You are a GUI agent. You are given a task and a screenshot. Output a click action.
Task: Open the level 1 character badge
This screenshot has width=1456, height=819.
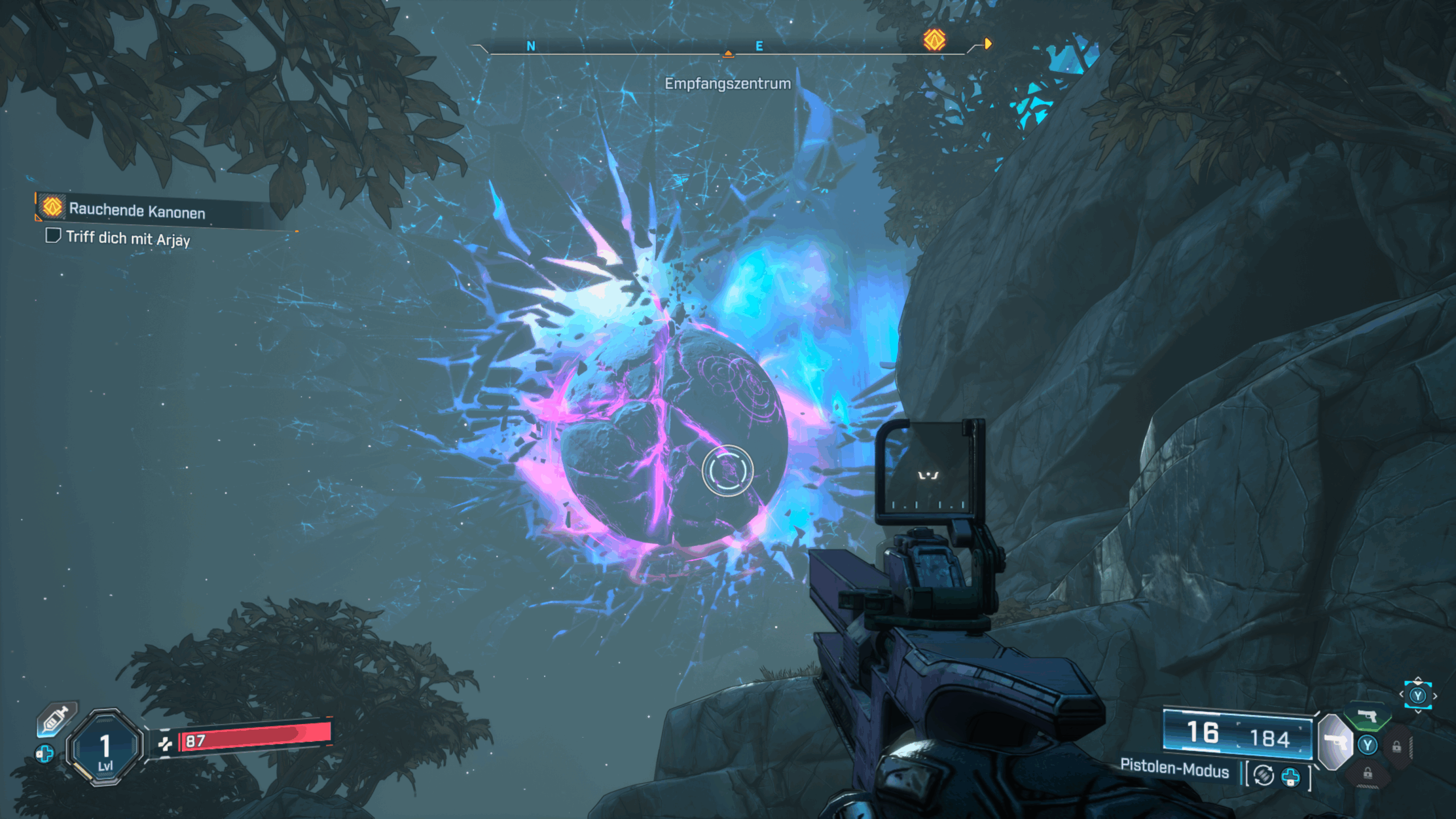coord(105,747)
